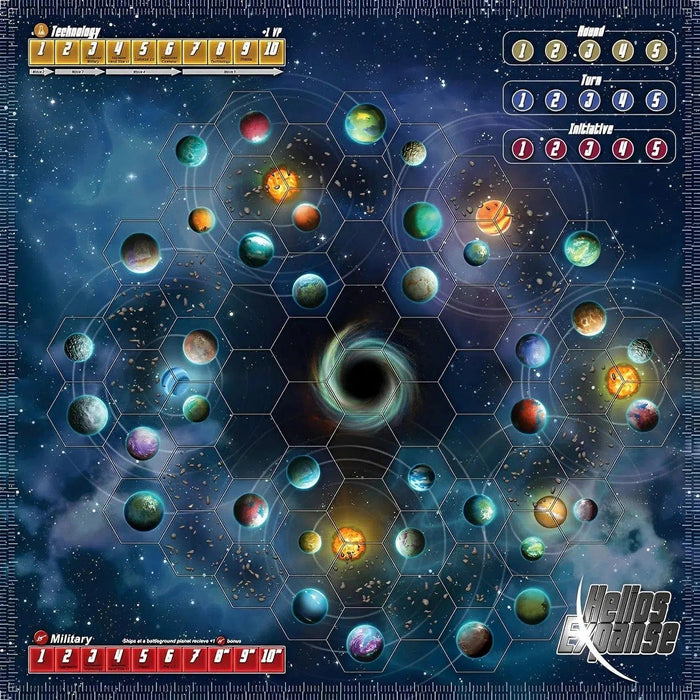The image size is (700, 700).
Task: Mark space 10 on the Technology track
Action: coord(270,50)
